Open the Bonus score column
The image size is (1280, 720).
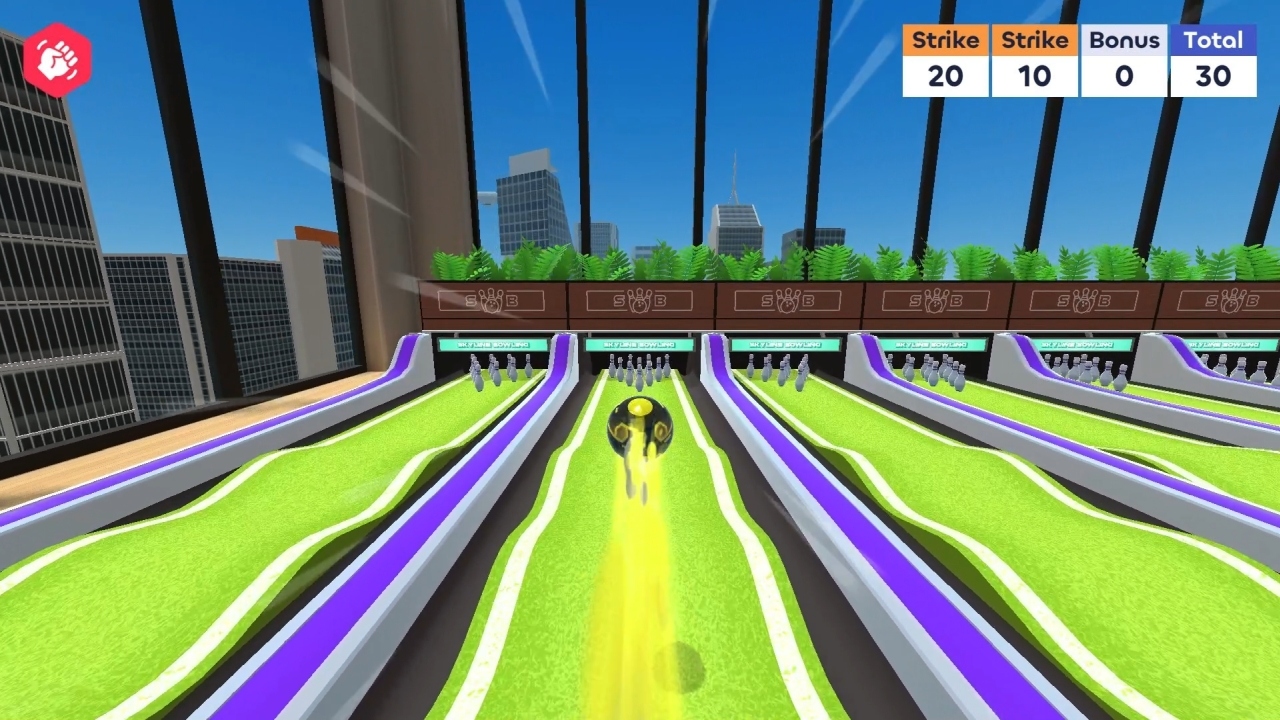click(1124, 40)
